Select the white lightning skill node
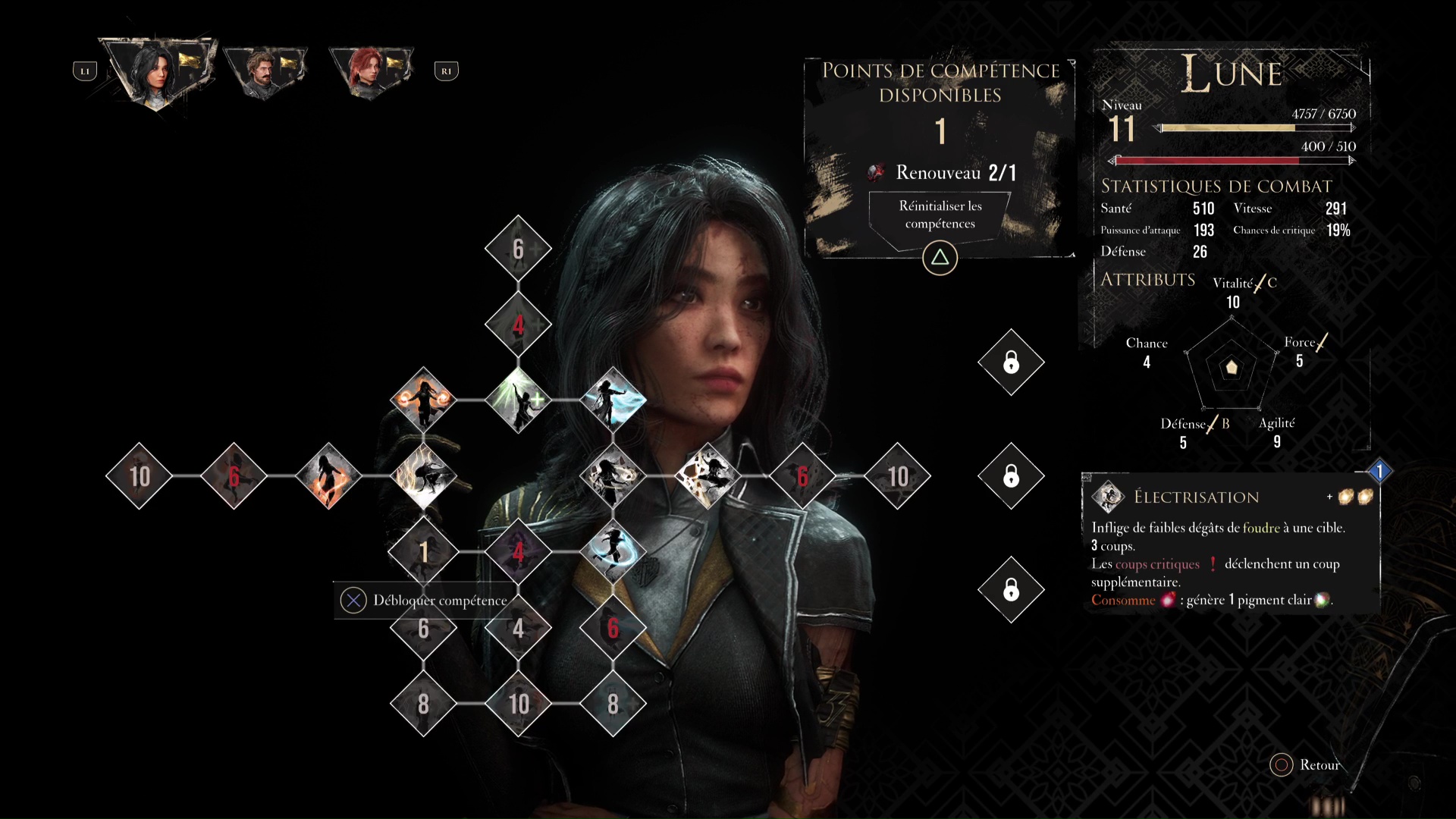The width and height of the screenshot is (1456, 819). (423, 476)
